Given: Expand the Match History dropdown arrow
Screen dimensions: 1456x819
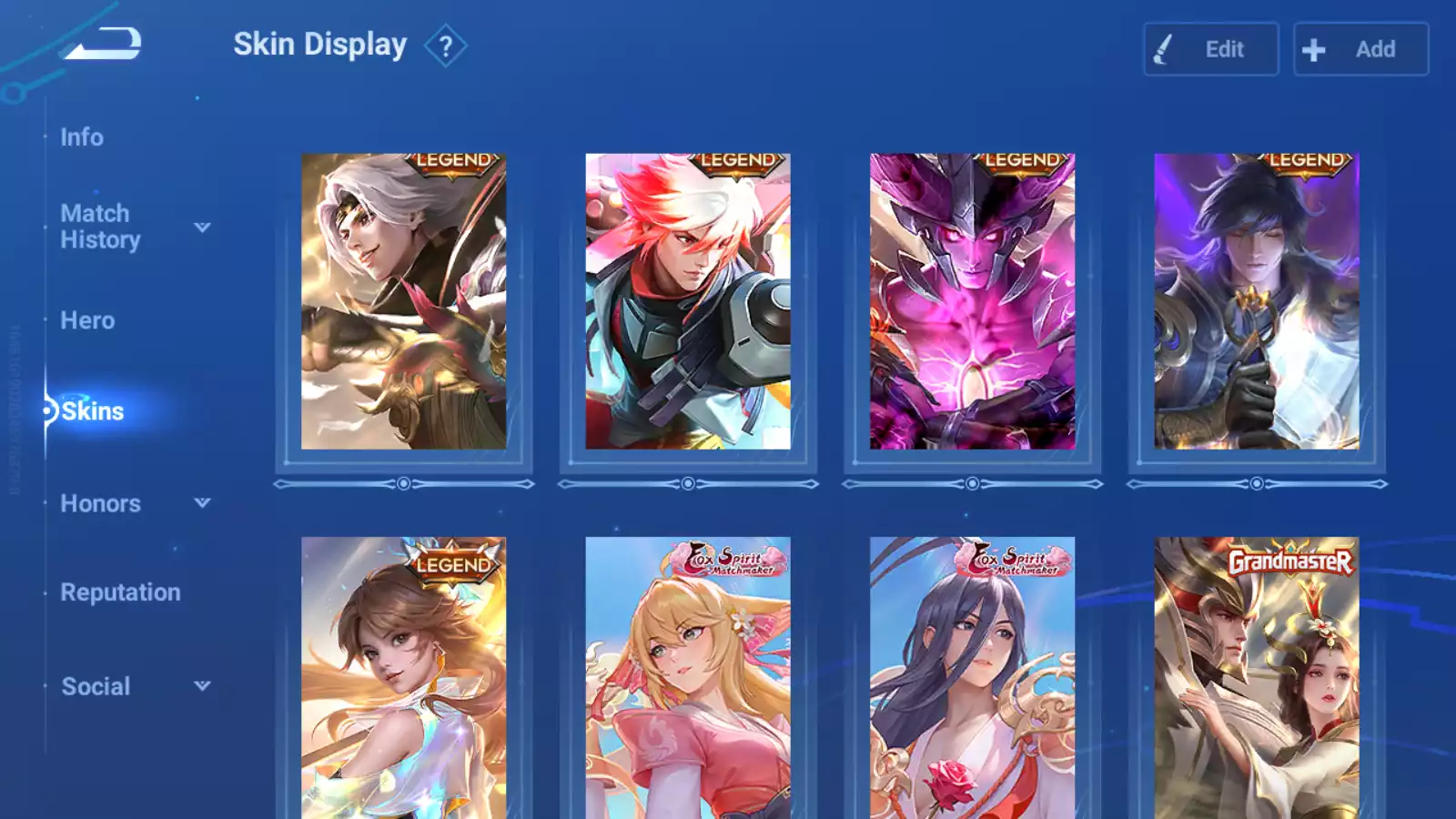Looking at the screenshot, I should coord(202,227).
